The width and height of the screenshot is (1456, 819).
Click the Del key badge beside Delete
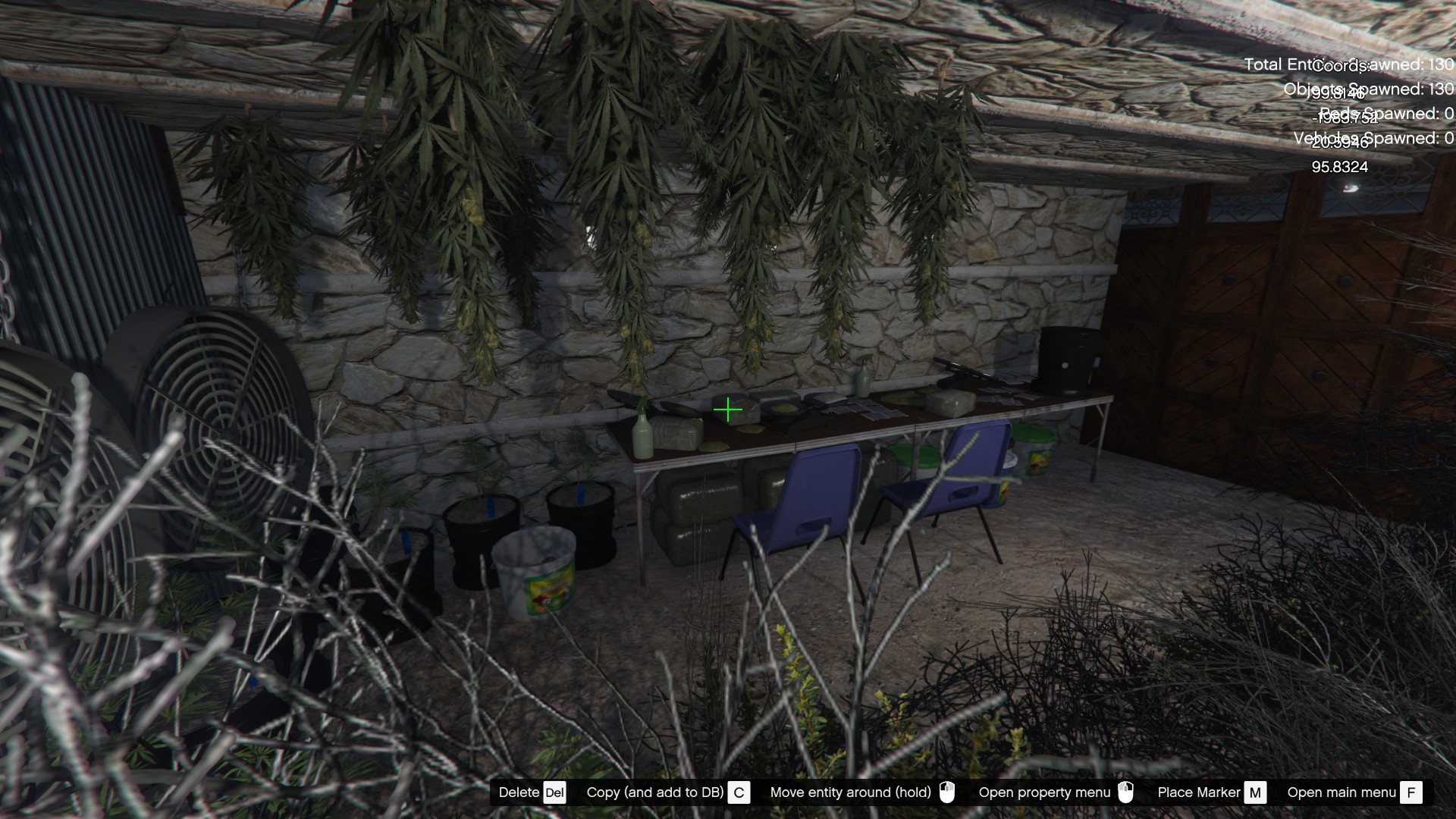click(x=554, y=792)
